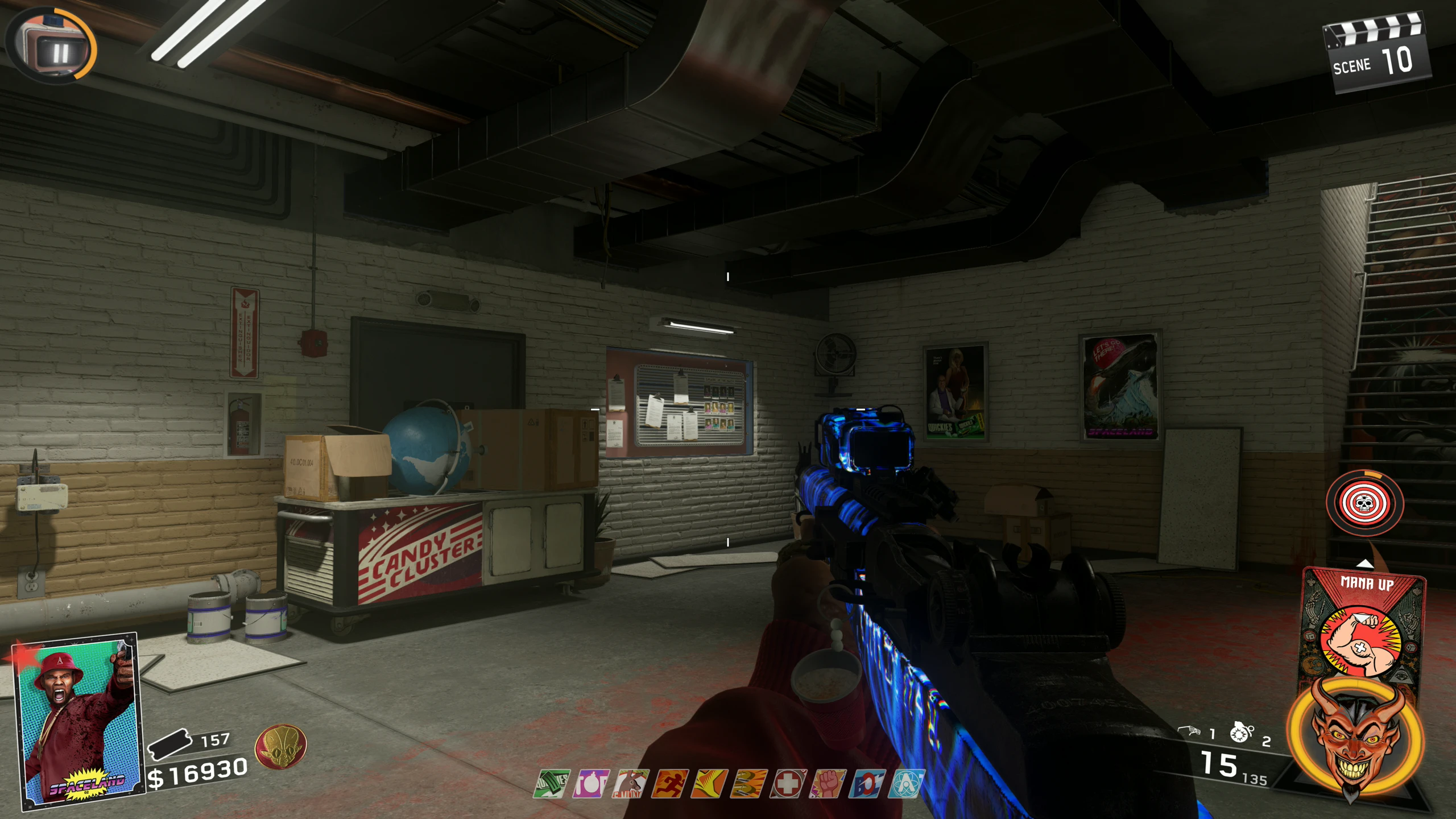The height and width of the screenshot is (819, 1456).
Task: Choose the blue Blue Bolts perk icon
Action: [867, 784]
